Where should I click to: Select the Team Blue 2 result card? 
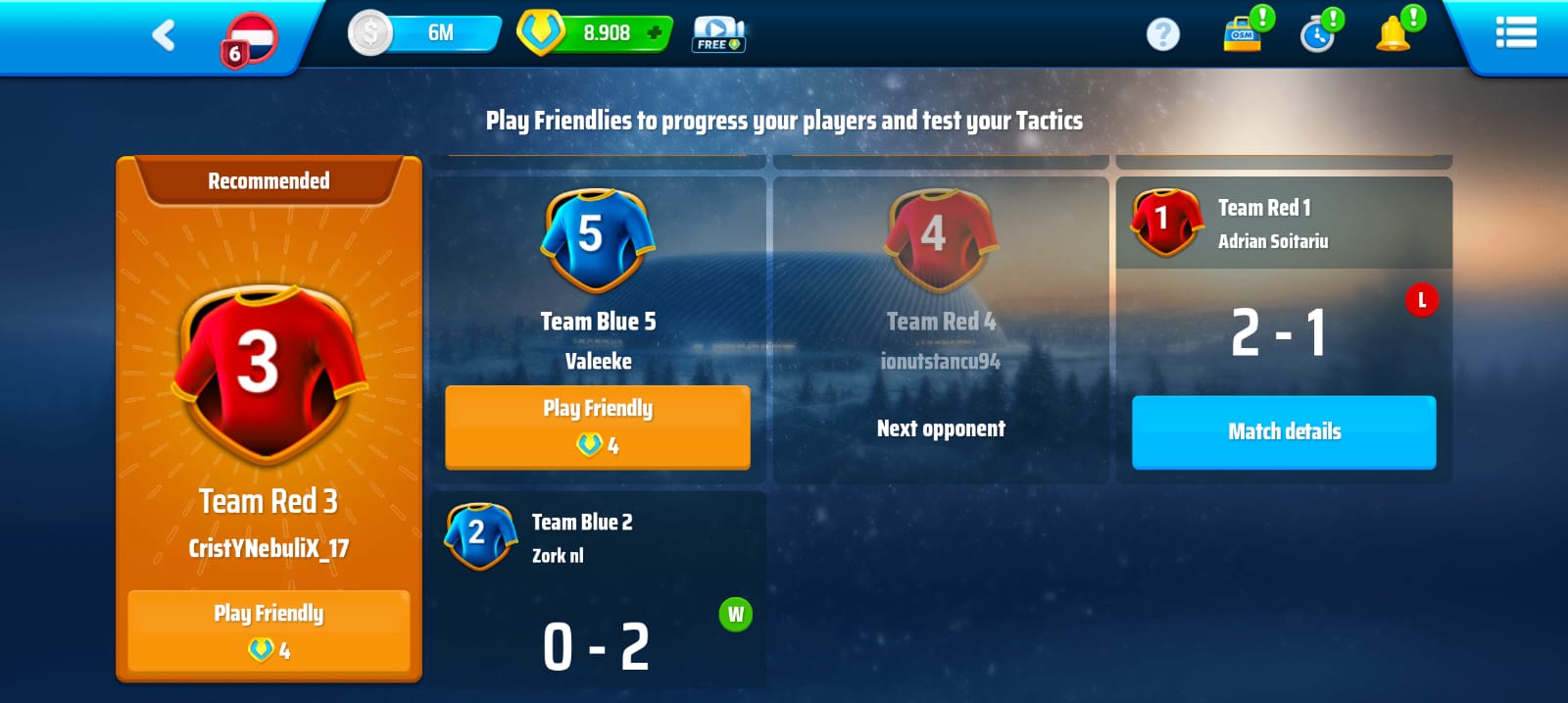click(x=598, y=588)
